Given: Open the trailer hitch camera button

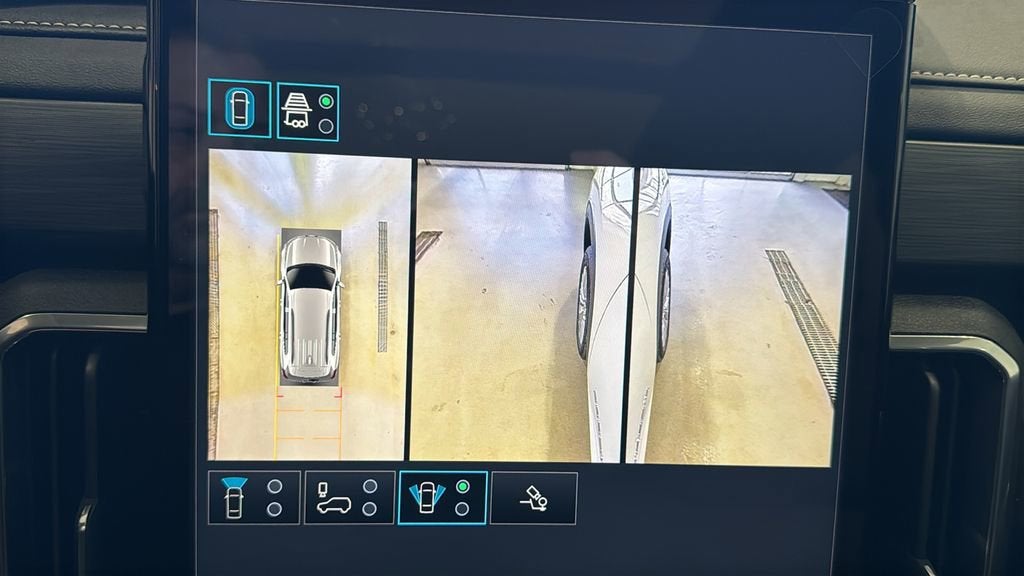Looking at the screenshot, I should (533, 497).
